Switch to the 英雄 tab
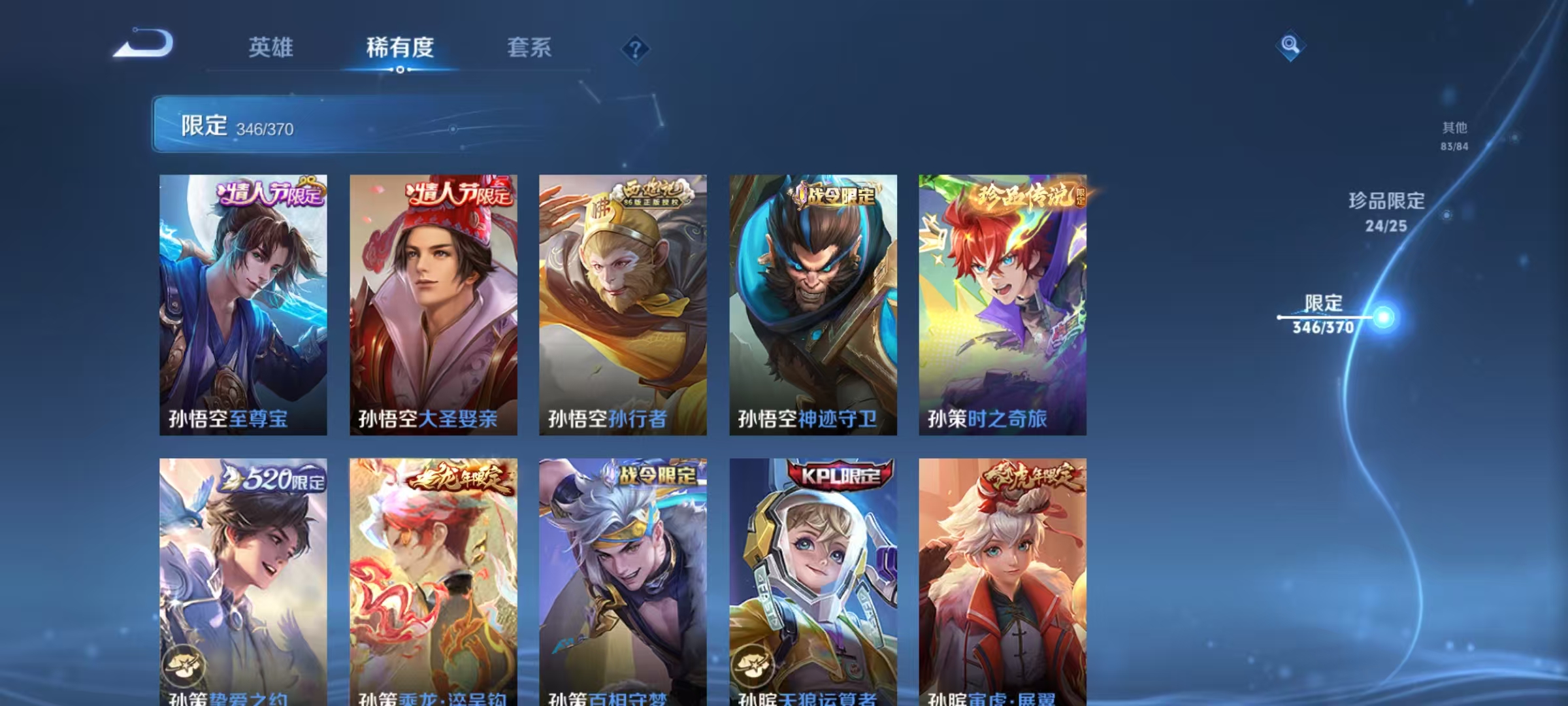This screenshot has height=706, width=1568. click(x=271, y=48)
